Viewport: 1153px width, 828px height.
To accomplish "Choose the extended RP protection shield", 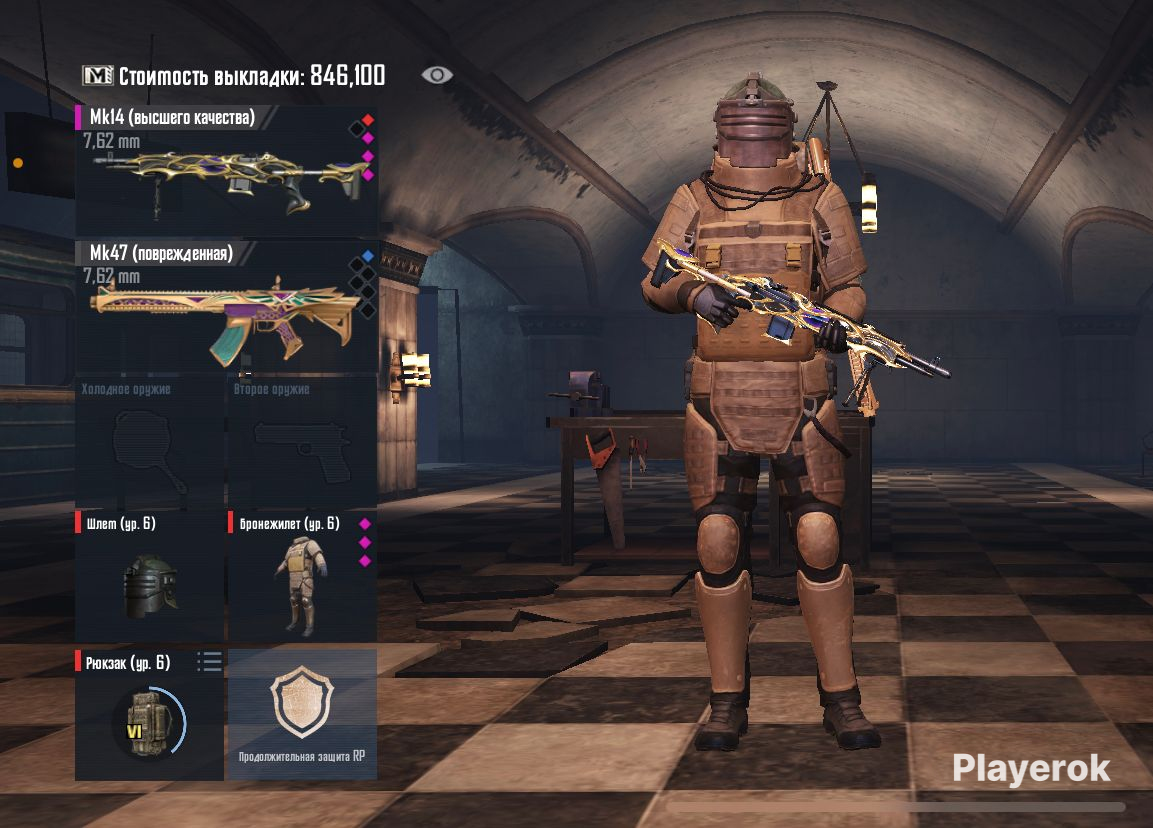I will point(303,714).
